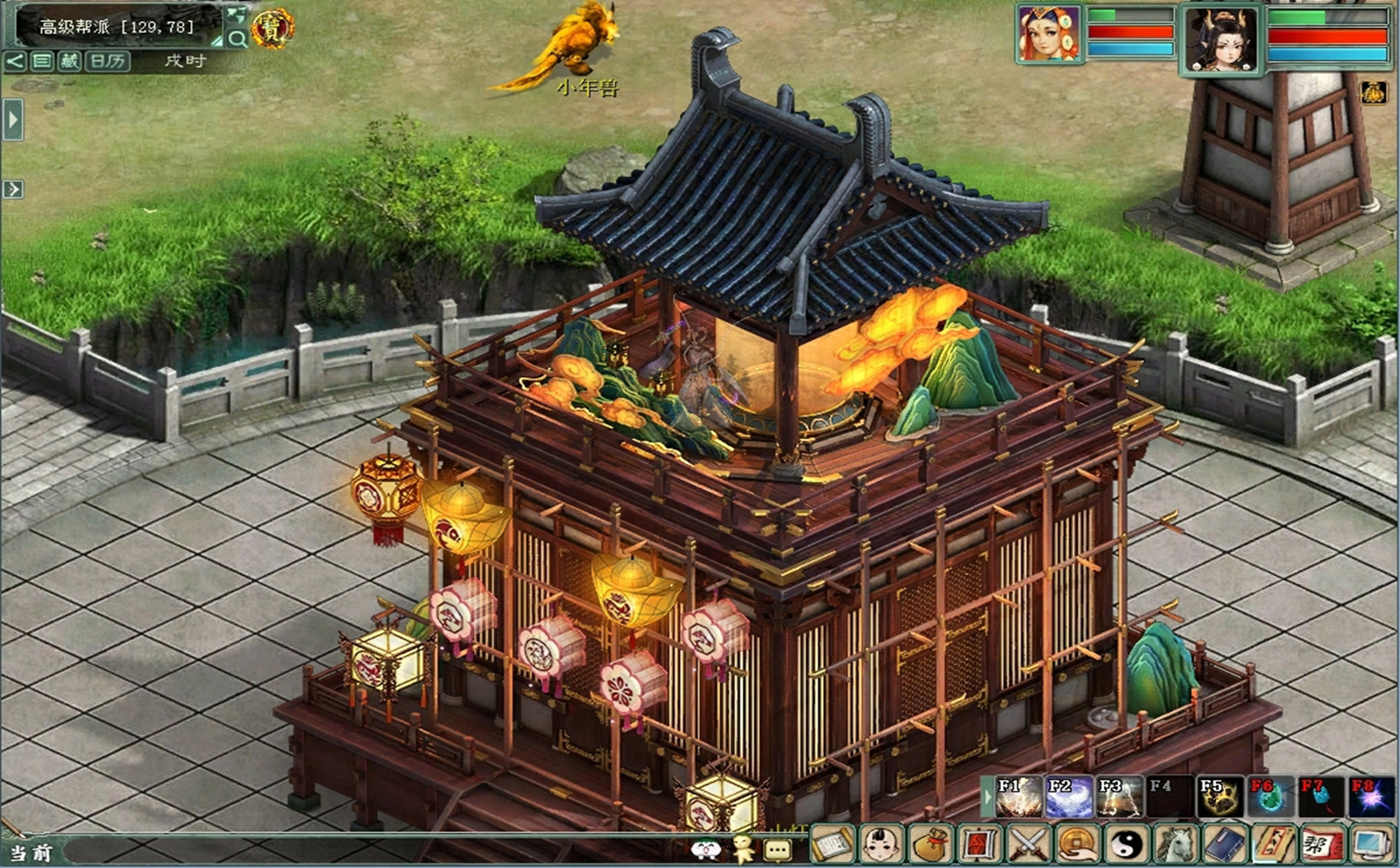Viewport: 1400px width, 868px height.
Task: Use the F8 purple starburst skill
Action: coord(1371,796)
